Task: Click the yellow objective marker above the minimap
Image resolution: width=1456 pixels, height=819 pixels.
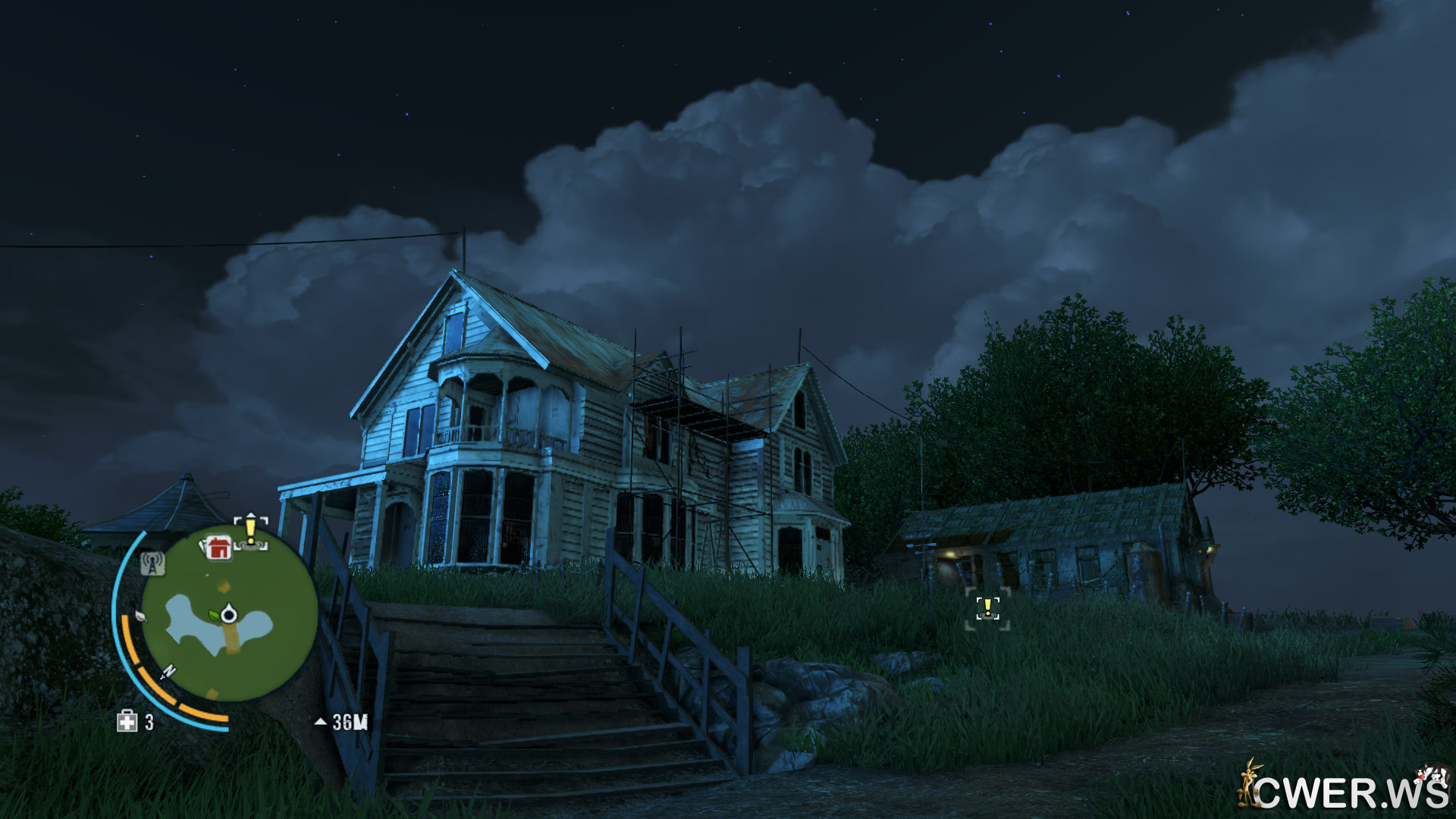Action: point(251,531)
